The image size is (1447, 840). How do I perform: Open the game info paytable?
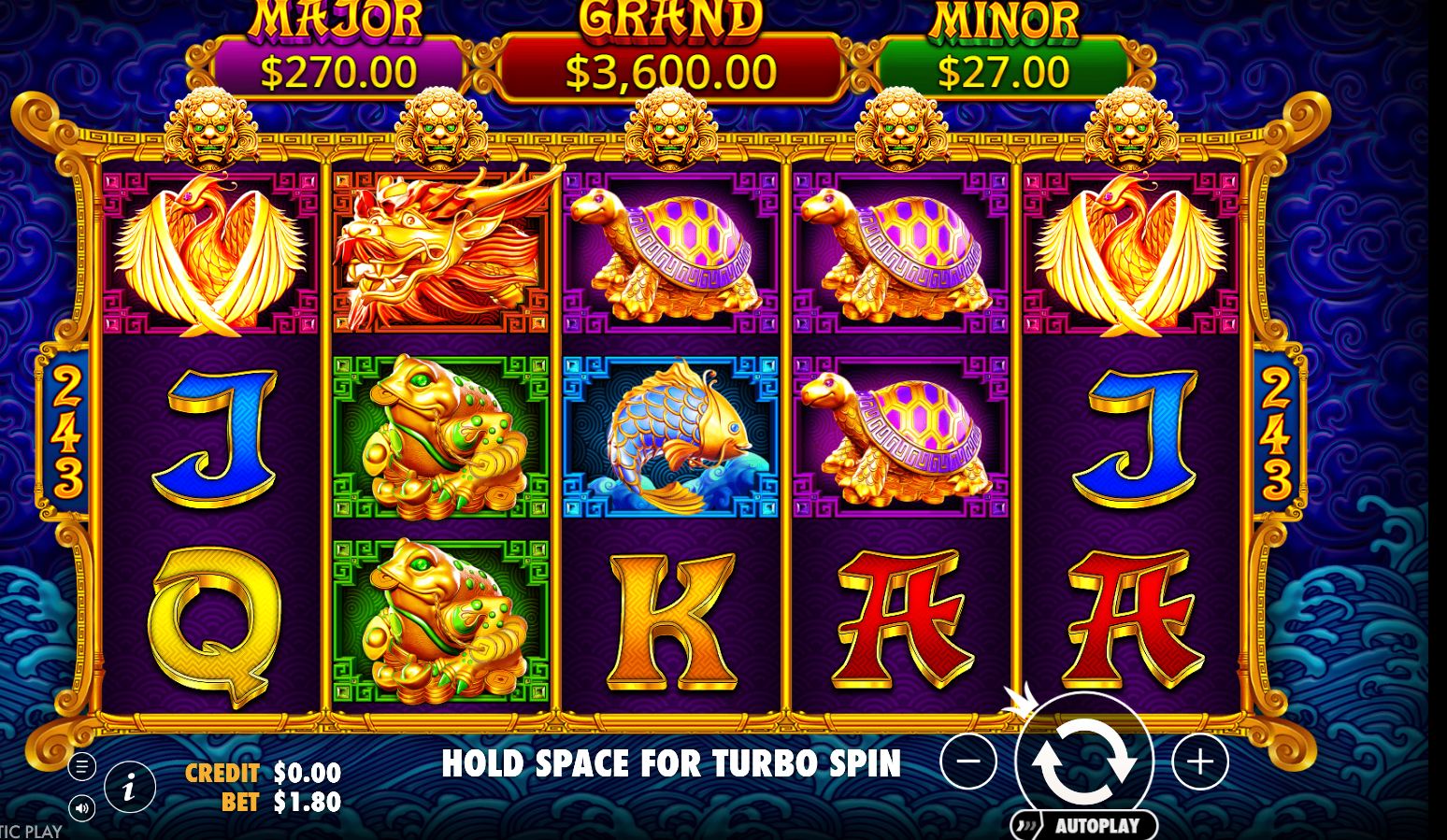(129, 787)
